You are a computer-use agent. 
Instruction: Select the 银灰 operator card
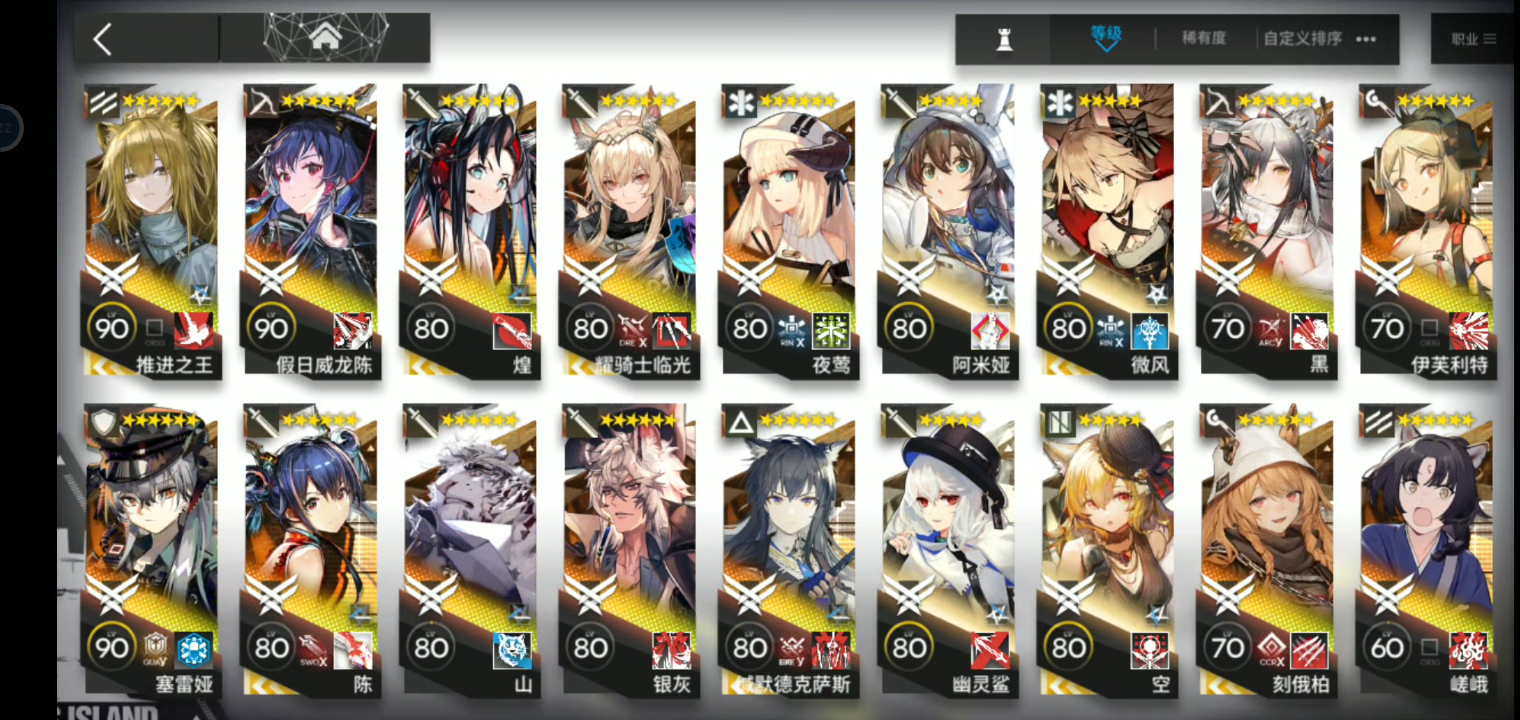tap(630, 550)
